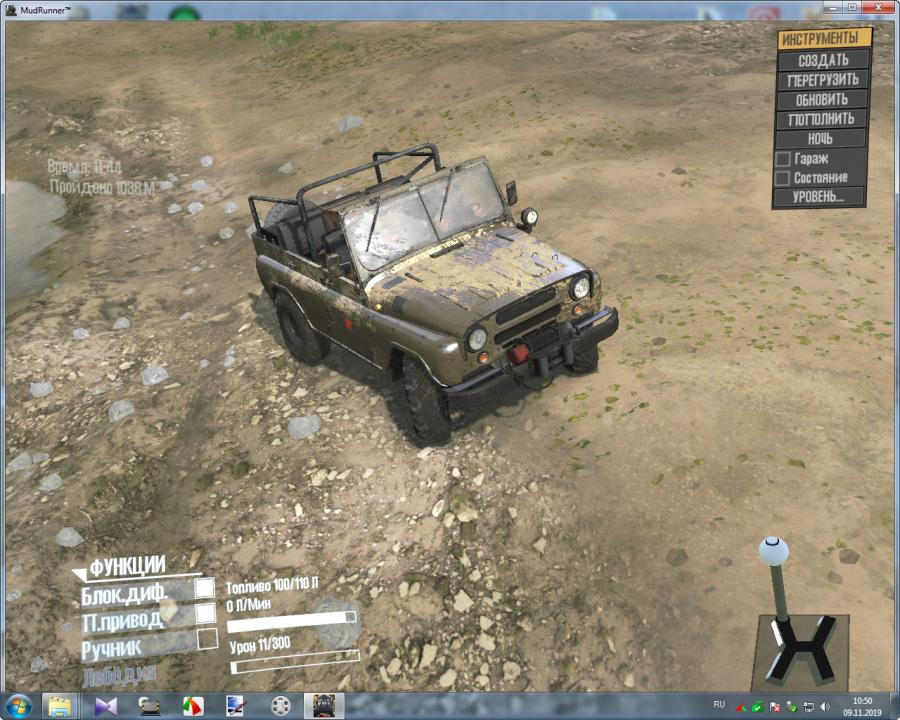Open the Уровень... level selector
900x720 pixels.
tap(818, 197)
